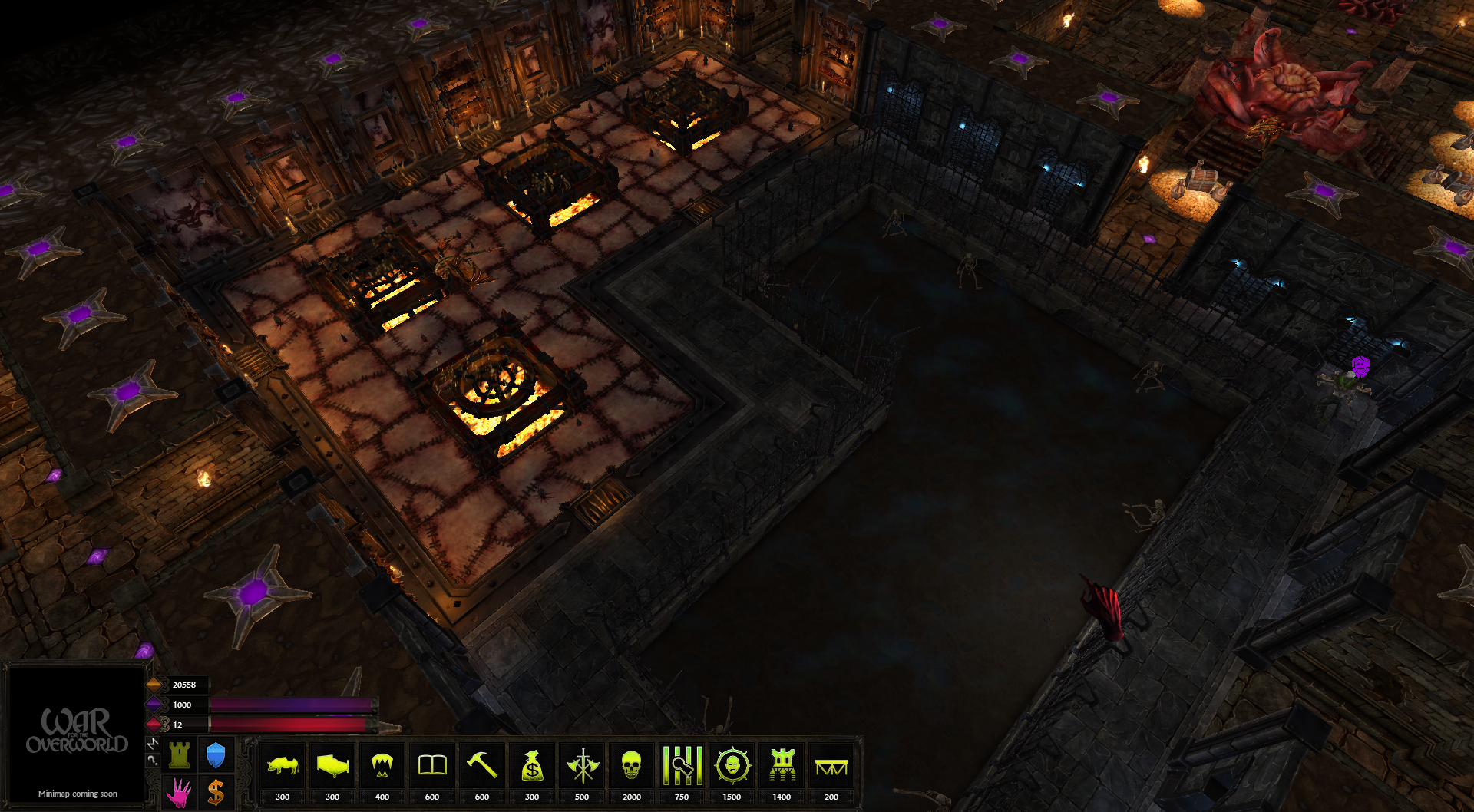Choose the bridge costing 200
The width and height of the screenshot is (1474, 812).
coord(831,765)
